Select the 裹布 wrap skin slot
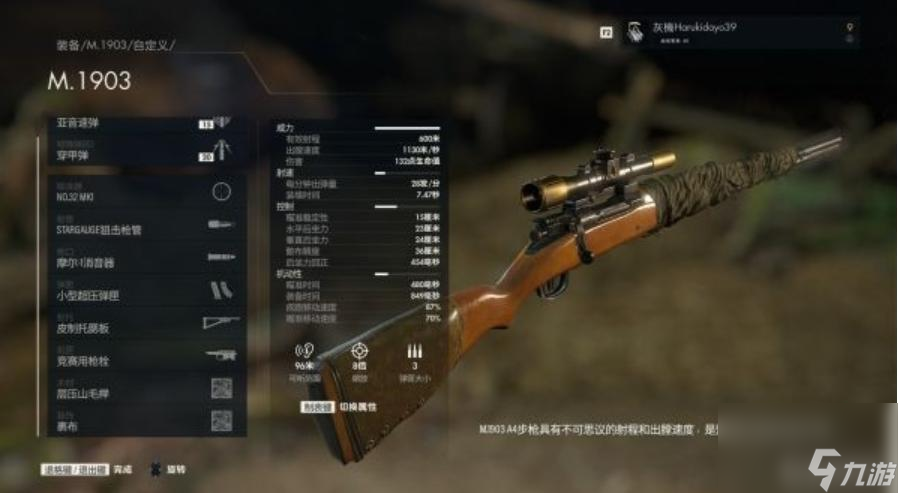Image resolution: width=898 pixels, height=493 pixels. [145, 421]
